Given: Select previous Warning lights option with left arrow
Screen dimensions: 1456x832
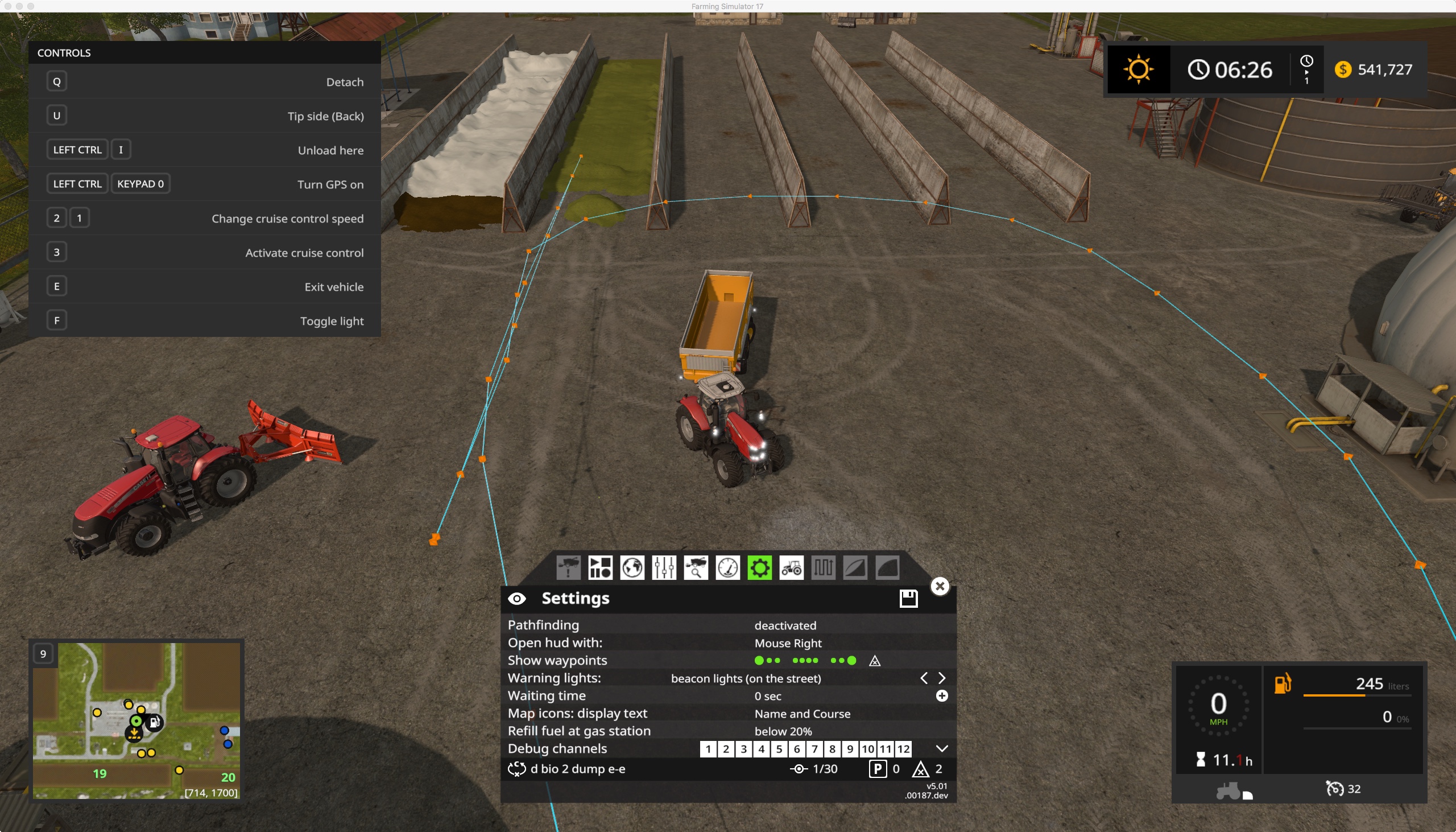Looking at the screenshot, I should 923,678.
